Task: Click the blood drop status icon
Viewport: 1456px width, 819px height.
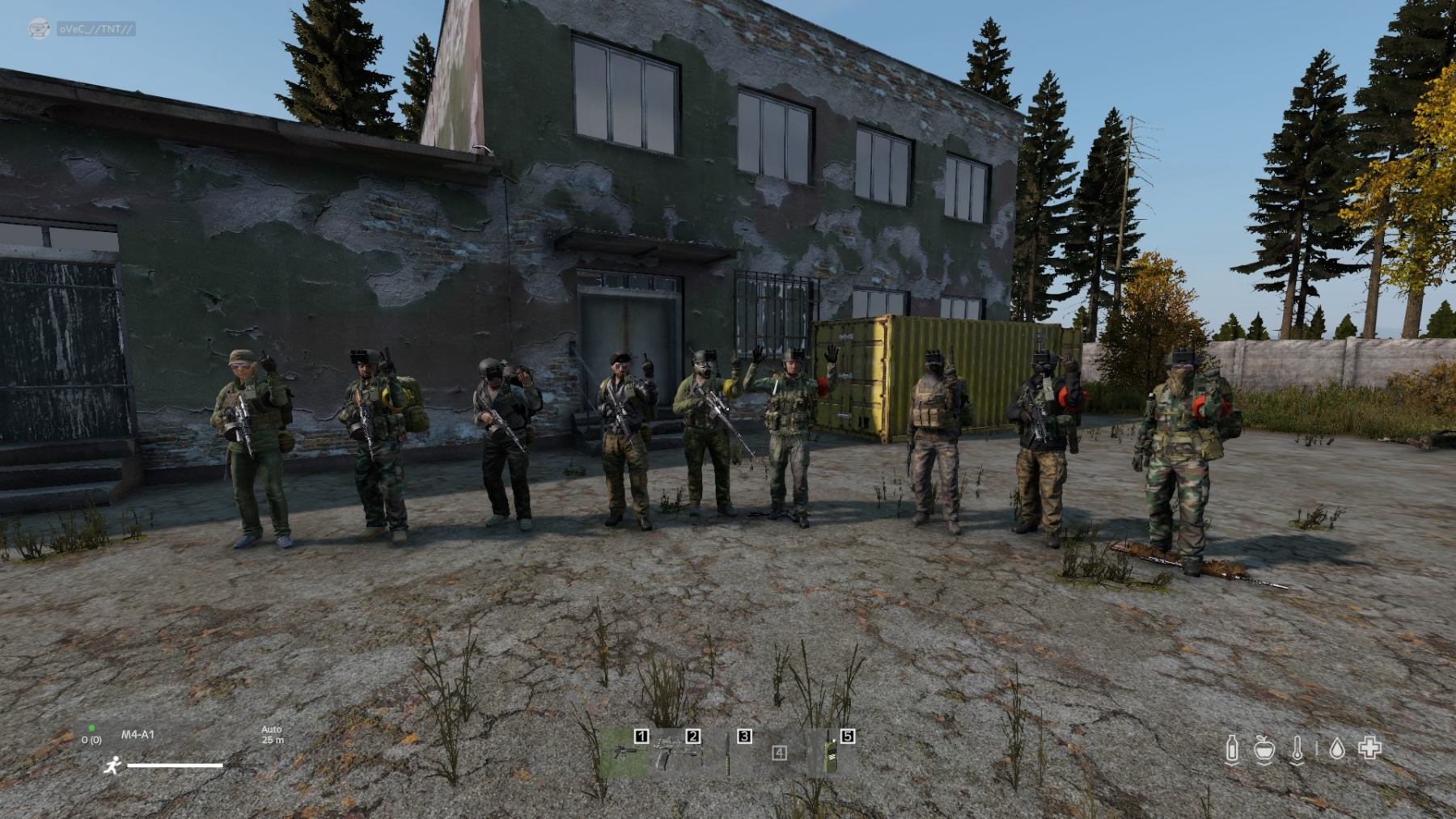Action: click(x=1337, y=749)
